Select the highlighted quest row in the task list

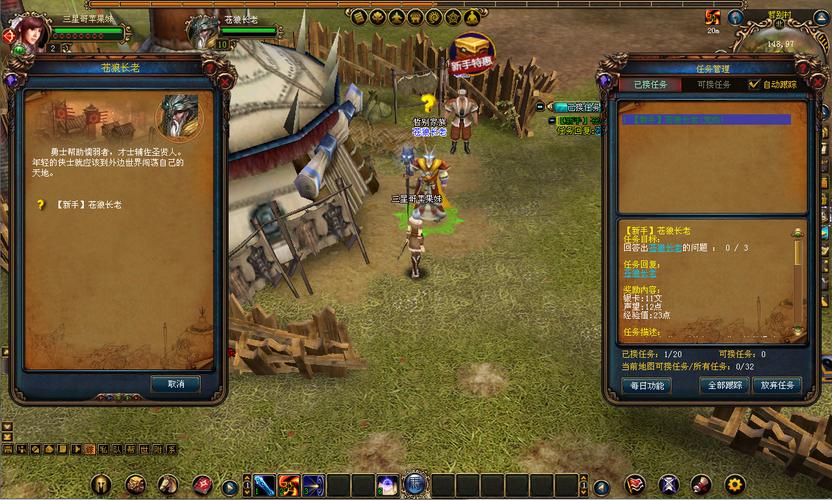(x=705, y=119)
